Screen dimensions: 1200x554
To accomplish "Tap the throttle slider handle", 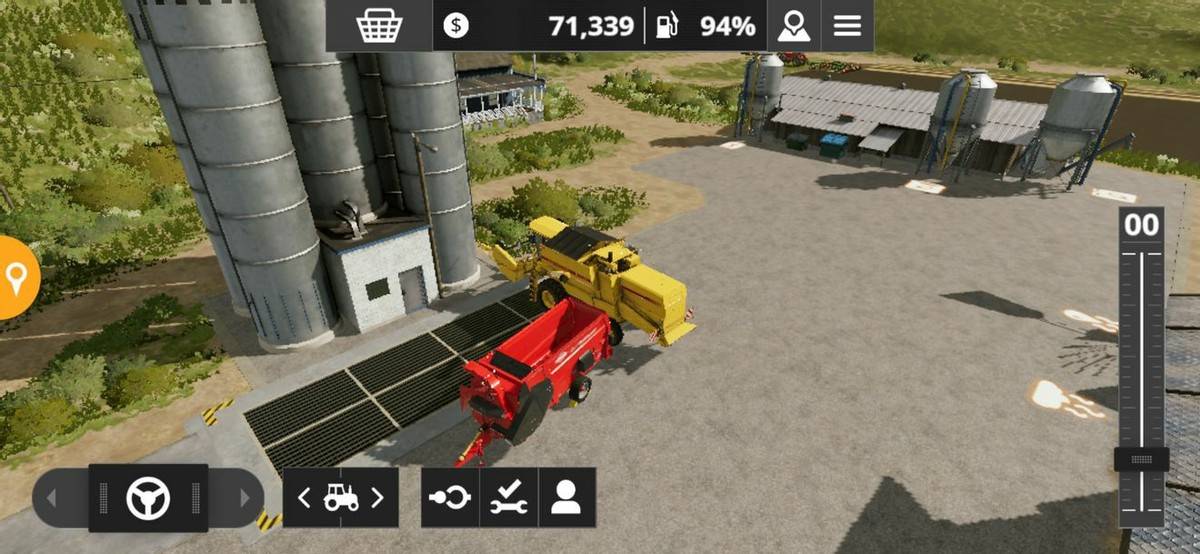I will tap(1141, 460).
